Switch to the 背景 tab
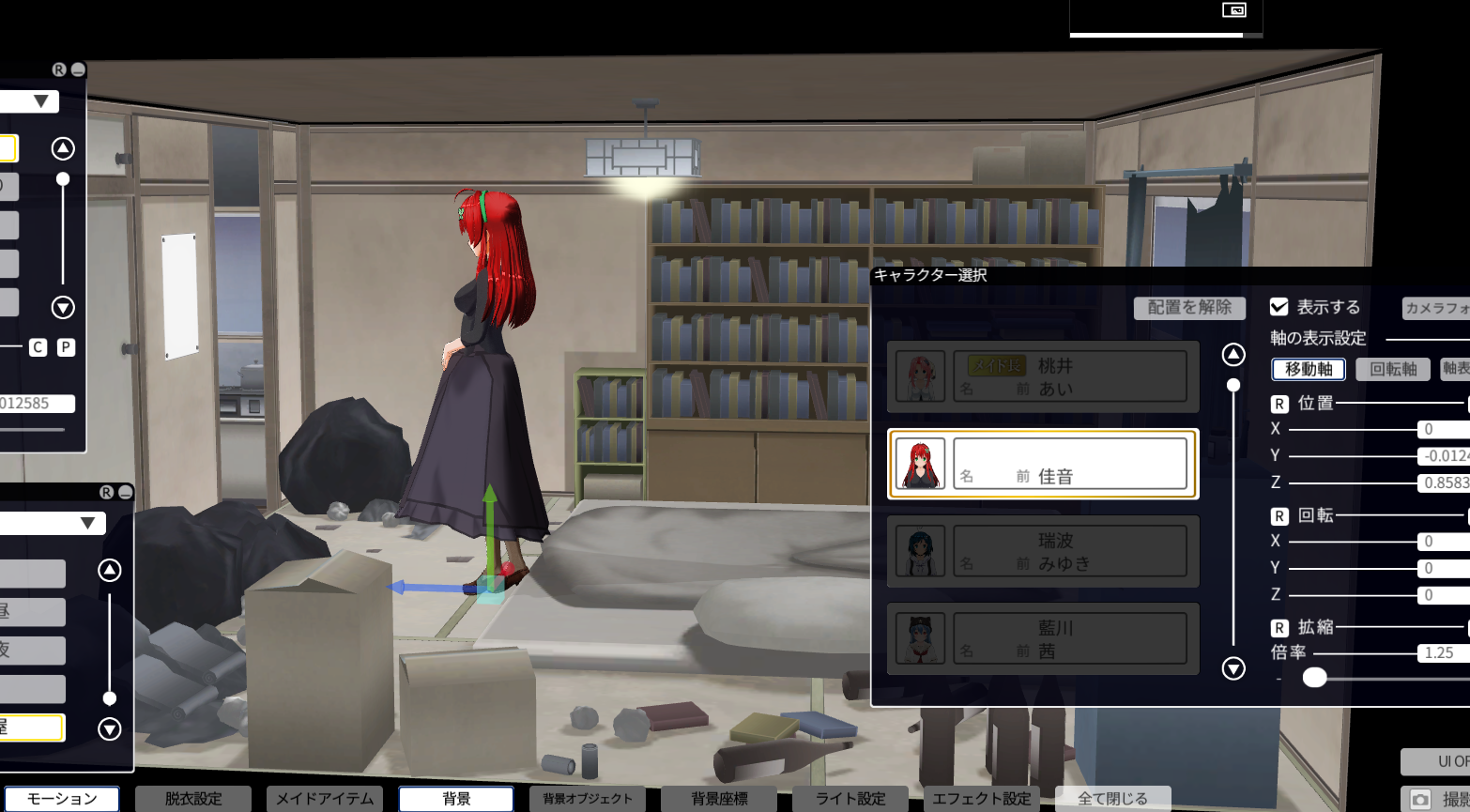The height and width of the screenshot is (812, 1470). click(x=456, y=799)
